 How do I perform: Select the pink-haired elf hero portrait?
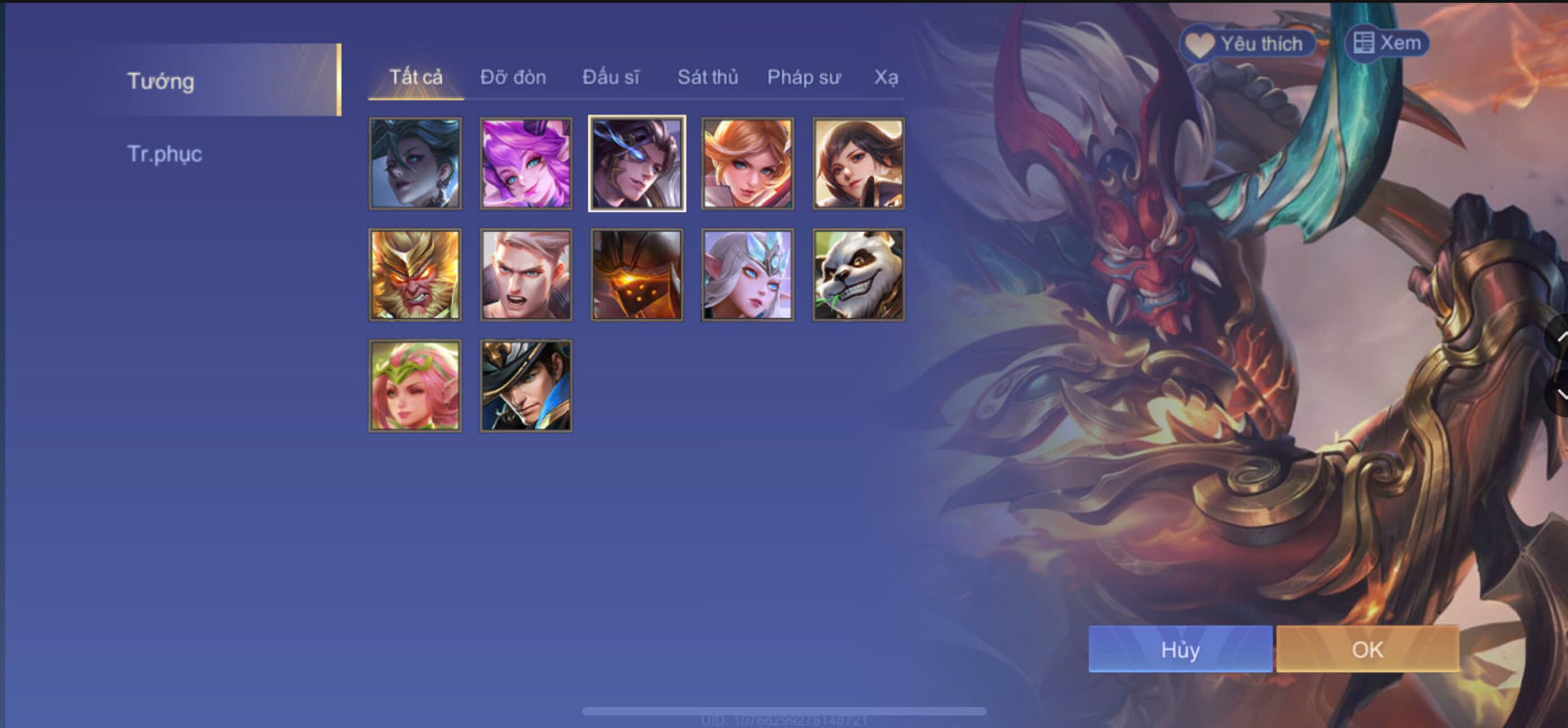pos(416,385)
